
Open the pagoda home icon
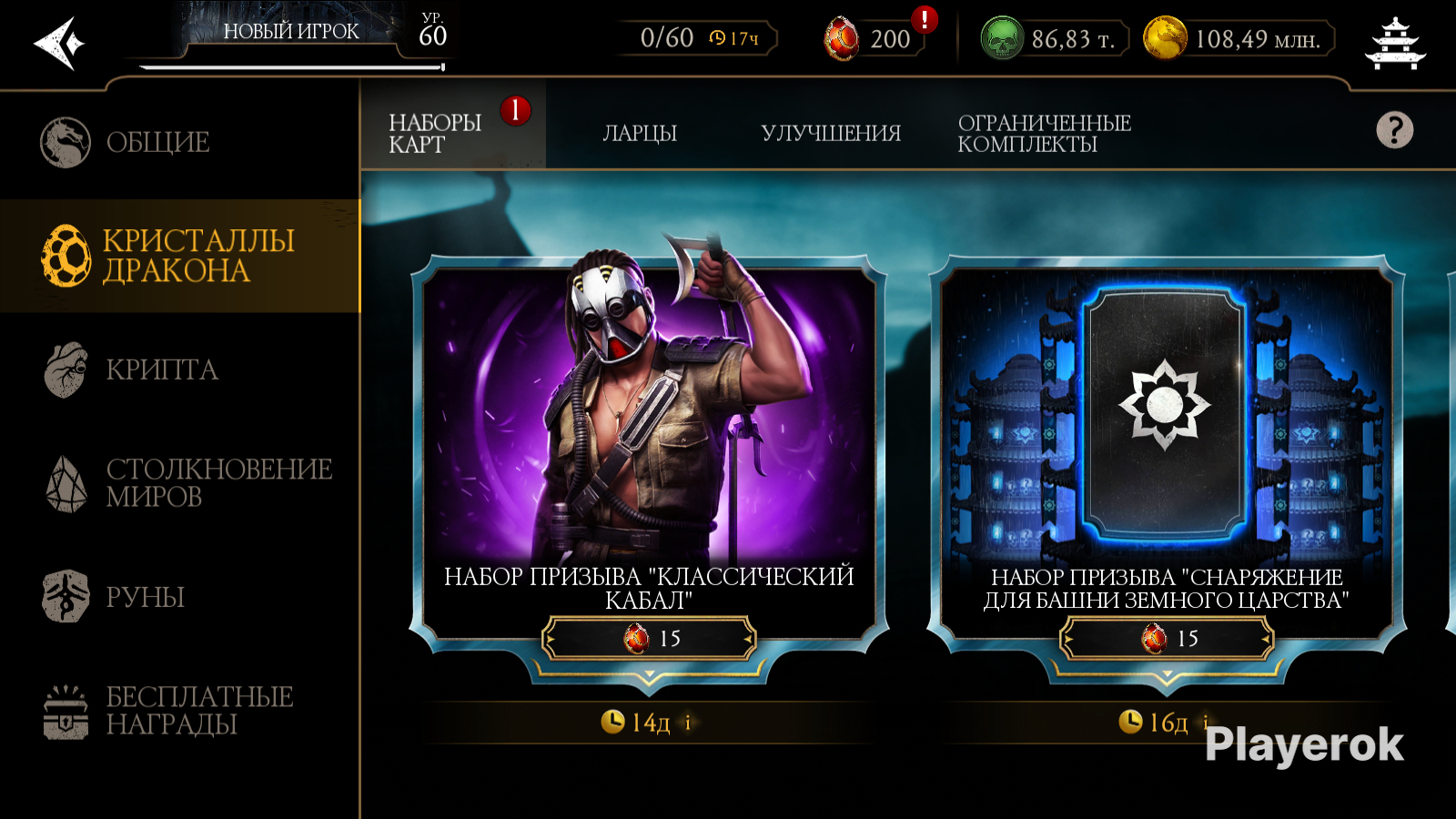1395,43
